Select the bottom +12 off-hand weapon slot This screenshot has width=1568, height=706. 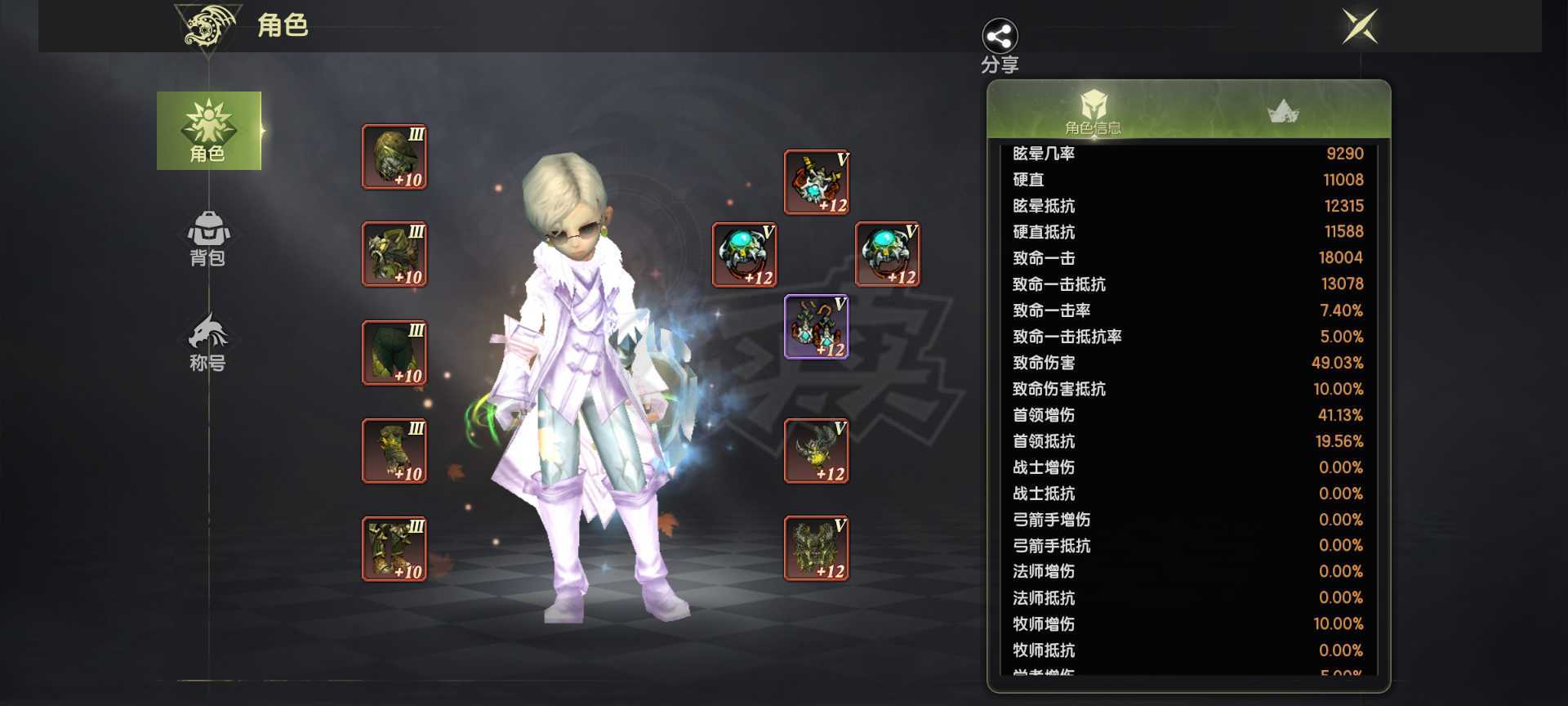pyautogui.click(x=817, y=548)
